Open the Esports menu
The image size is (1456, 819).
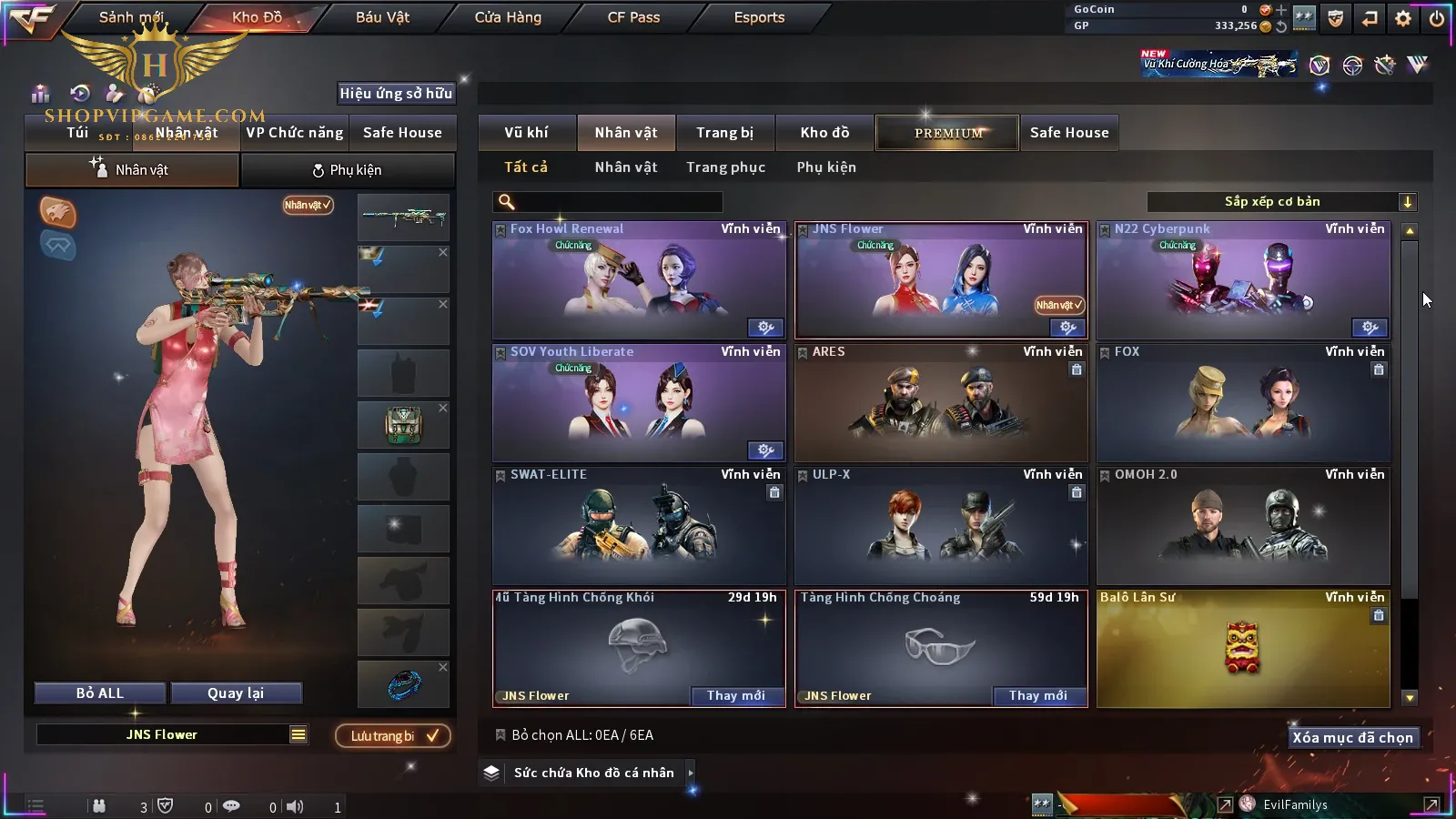click(x=759, y=17)
